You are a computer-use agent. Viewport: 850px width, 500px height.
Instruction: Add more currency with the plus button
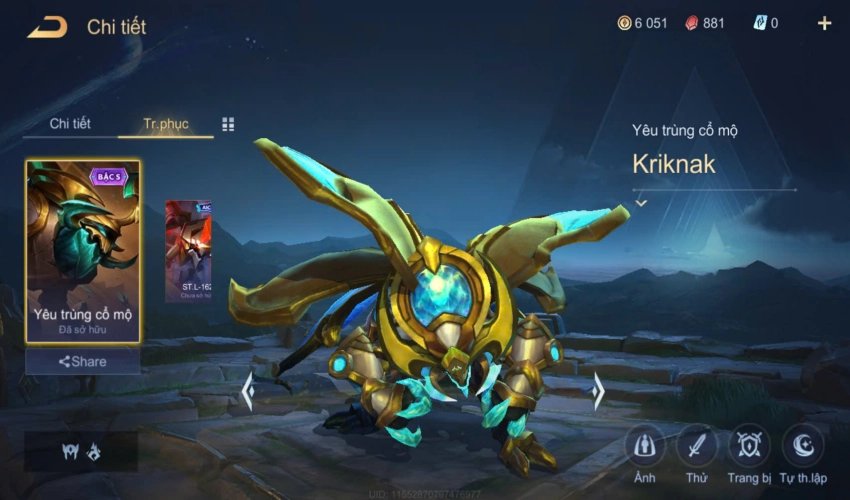tap(824, 23)
